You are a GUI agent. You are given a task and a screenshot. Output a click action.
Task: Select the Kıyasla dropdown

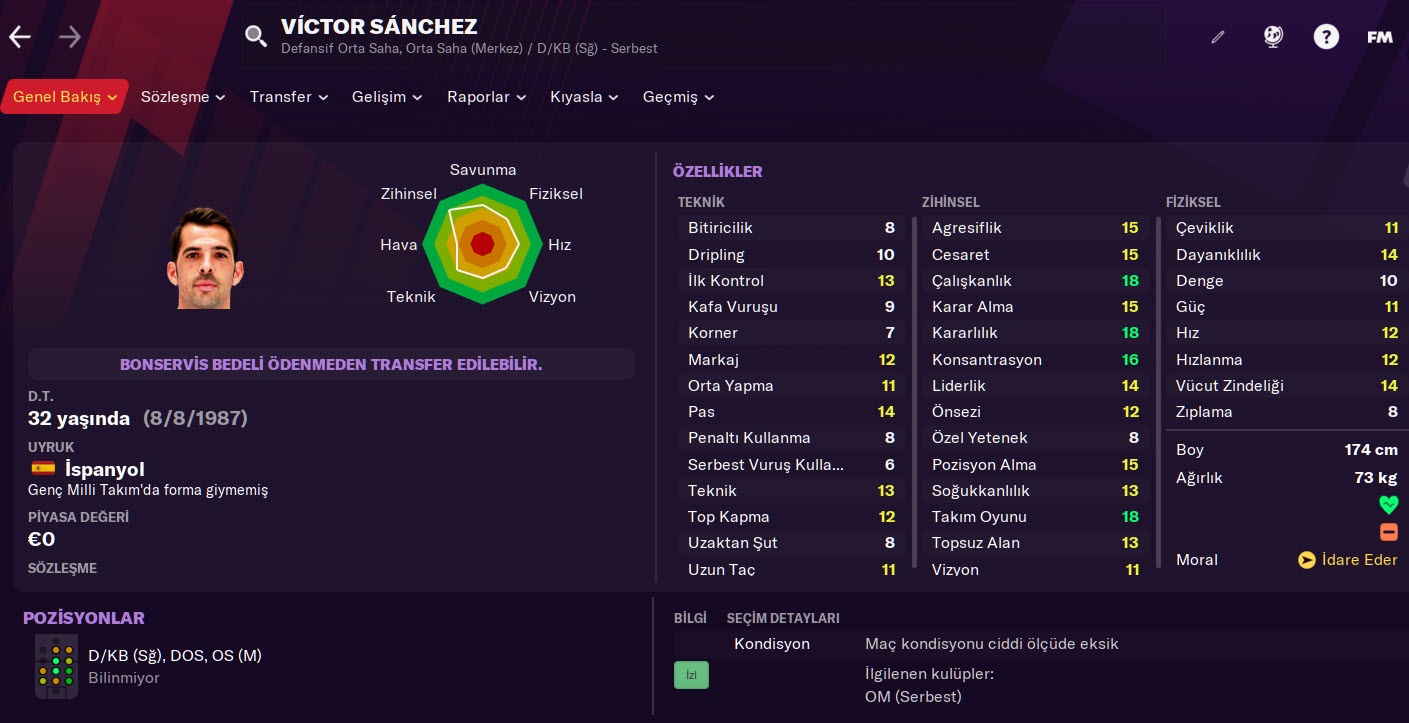click(x=584, y=97)
